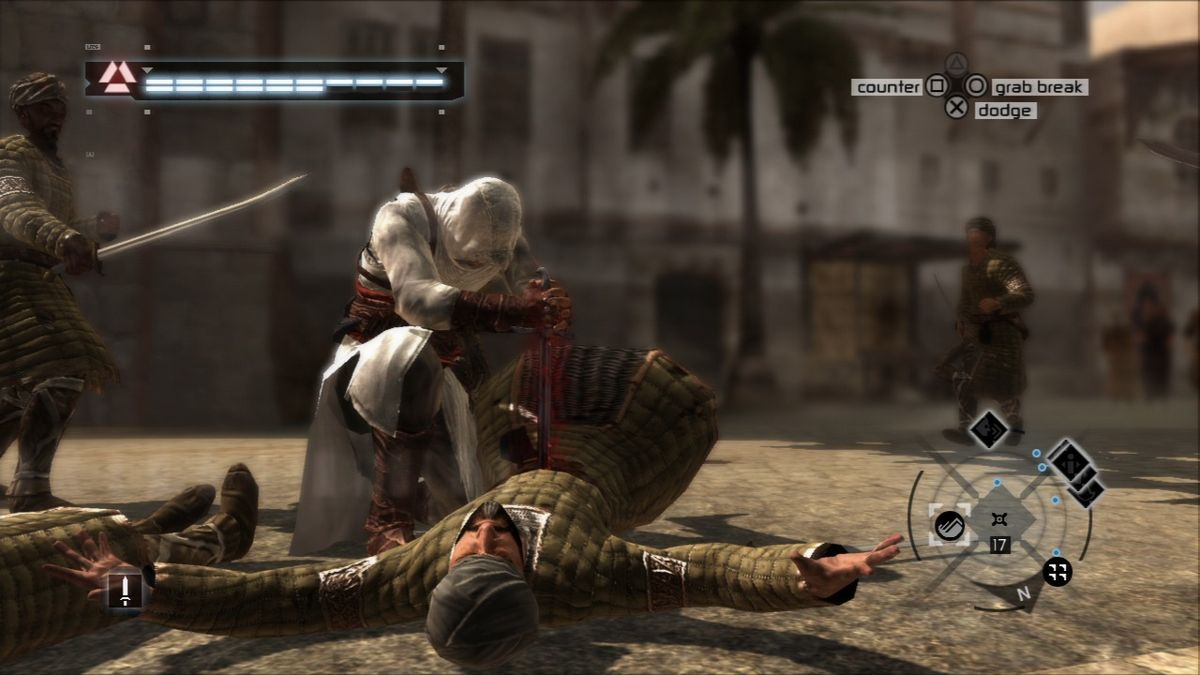This screenshot has width=1200, height=675.
Task: Select the four-arrow round marker on the minimap
Action: click(1057, 572)
